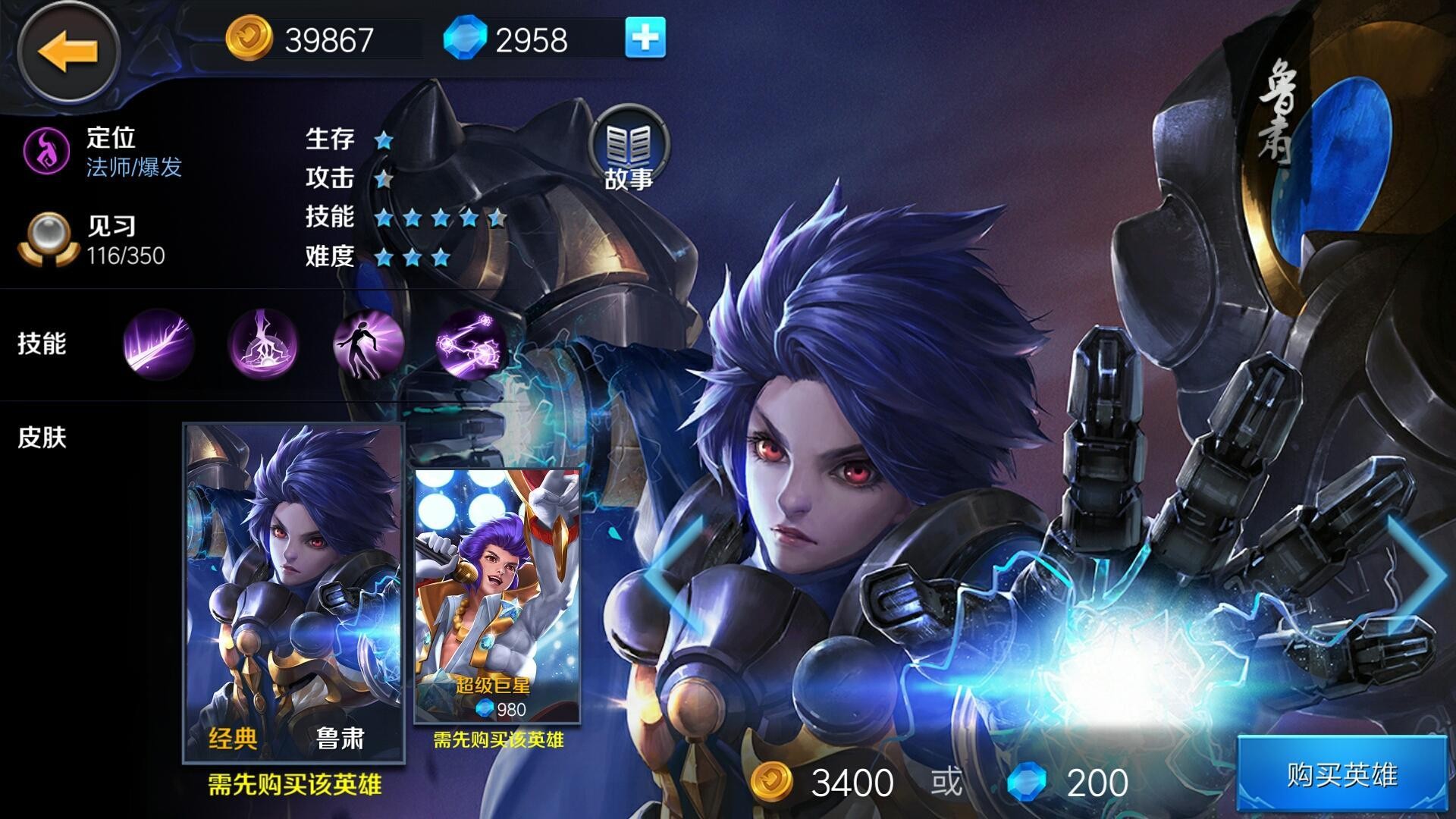
Task: Select the lightning ground-strike skill icon
Action: tap(263, 344)
